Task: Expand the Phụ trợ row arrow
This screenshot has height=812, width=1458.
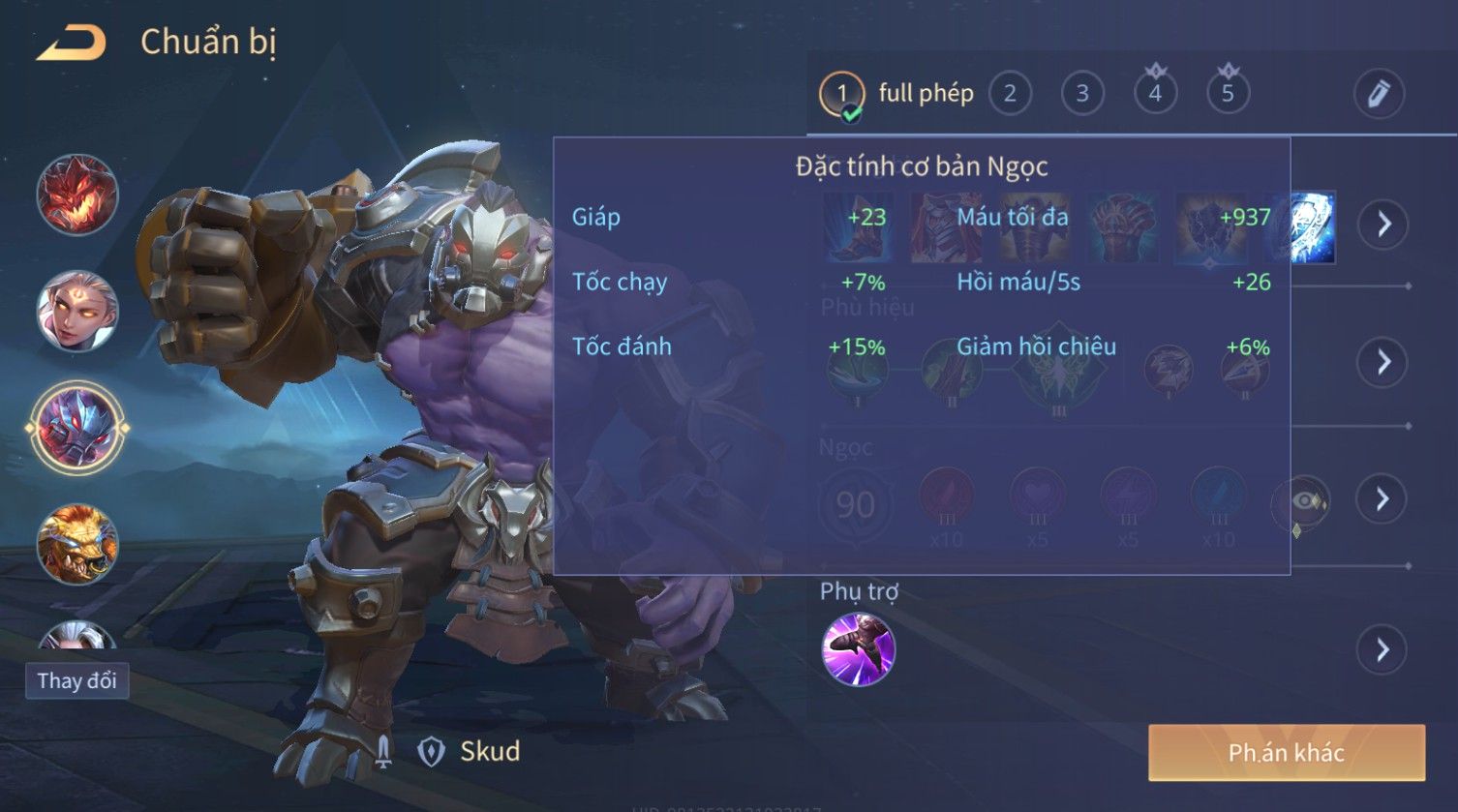Action: click(1382, 649)
